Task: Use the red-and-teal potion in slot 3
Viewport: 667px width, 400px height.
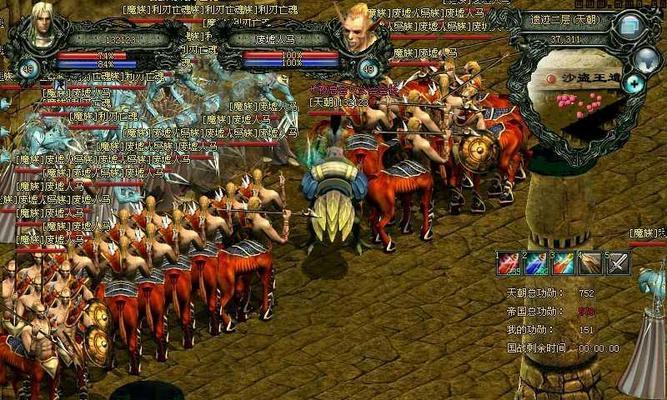Action: 563,263
